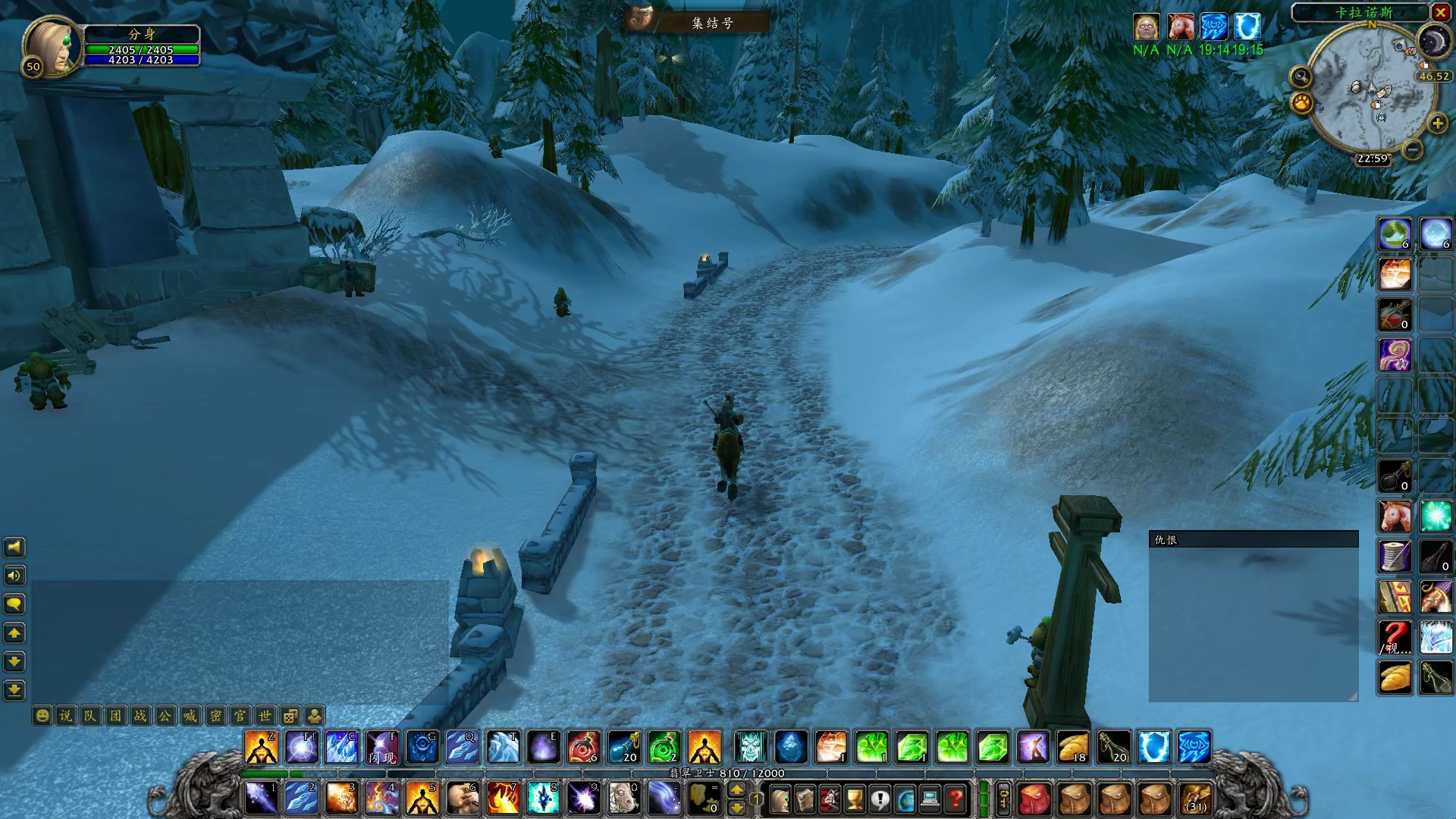Zoom in the minimap with plus button

pyautogui.click(x=1437, y=124)
